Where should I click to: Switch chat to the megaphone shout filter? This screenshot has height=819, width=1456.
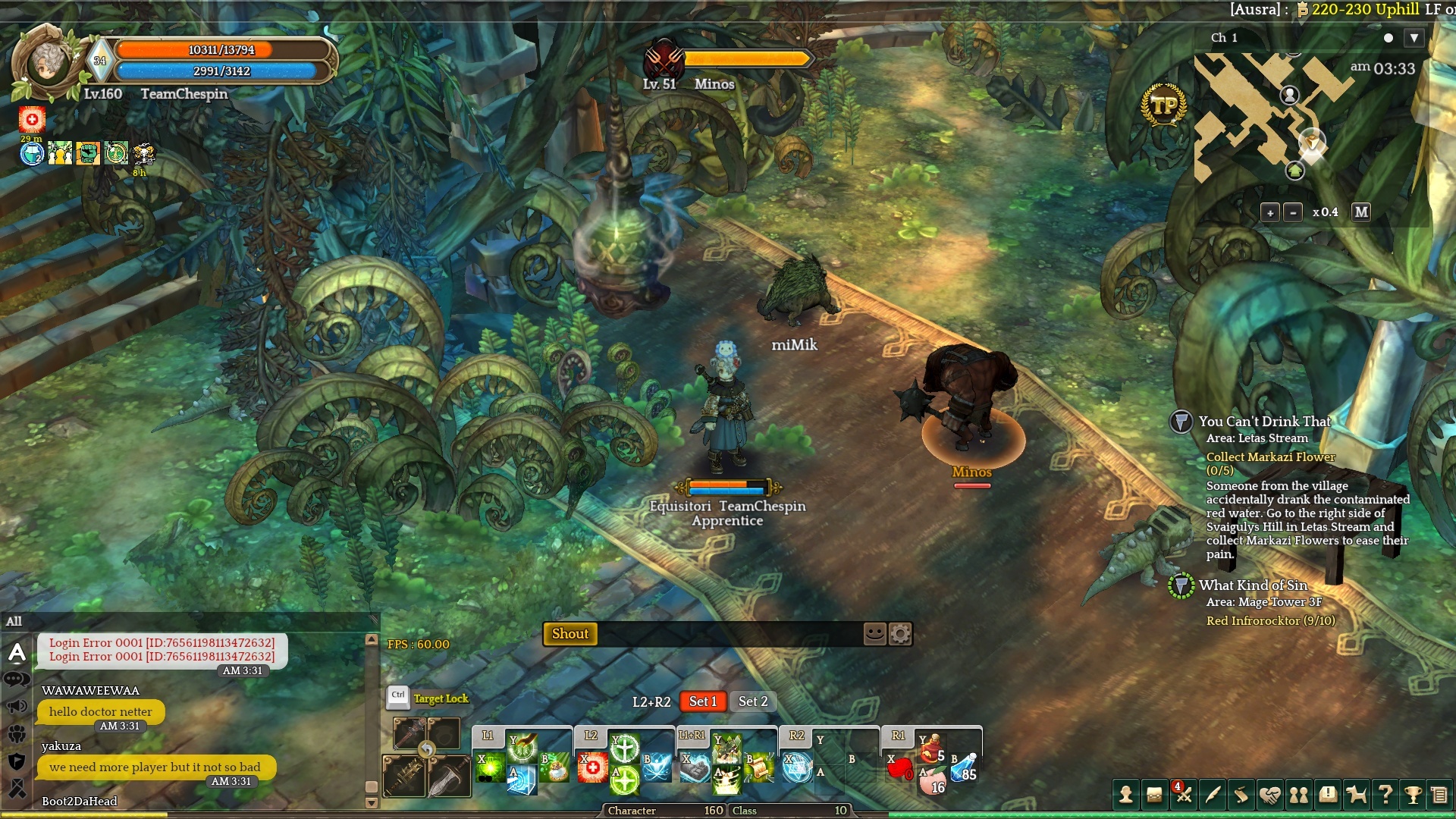coord(17,707)
